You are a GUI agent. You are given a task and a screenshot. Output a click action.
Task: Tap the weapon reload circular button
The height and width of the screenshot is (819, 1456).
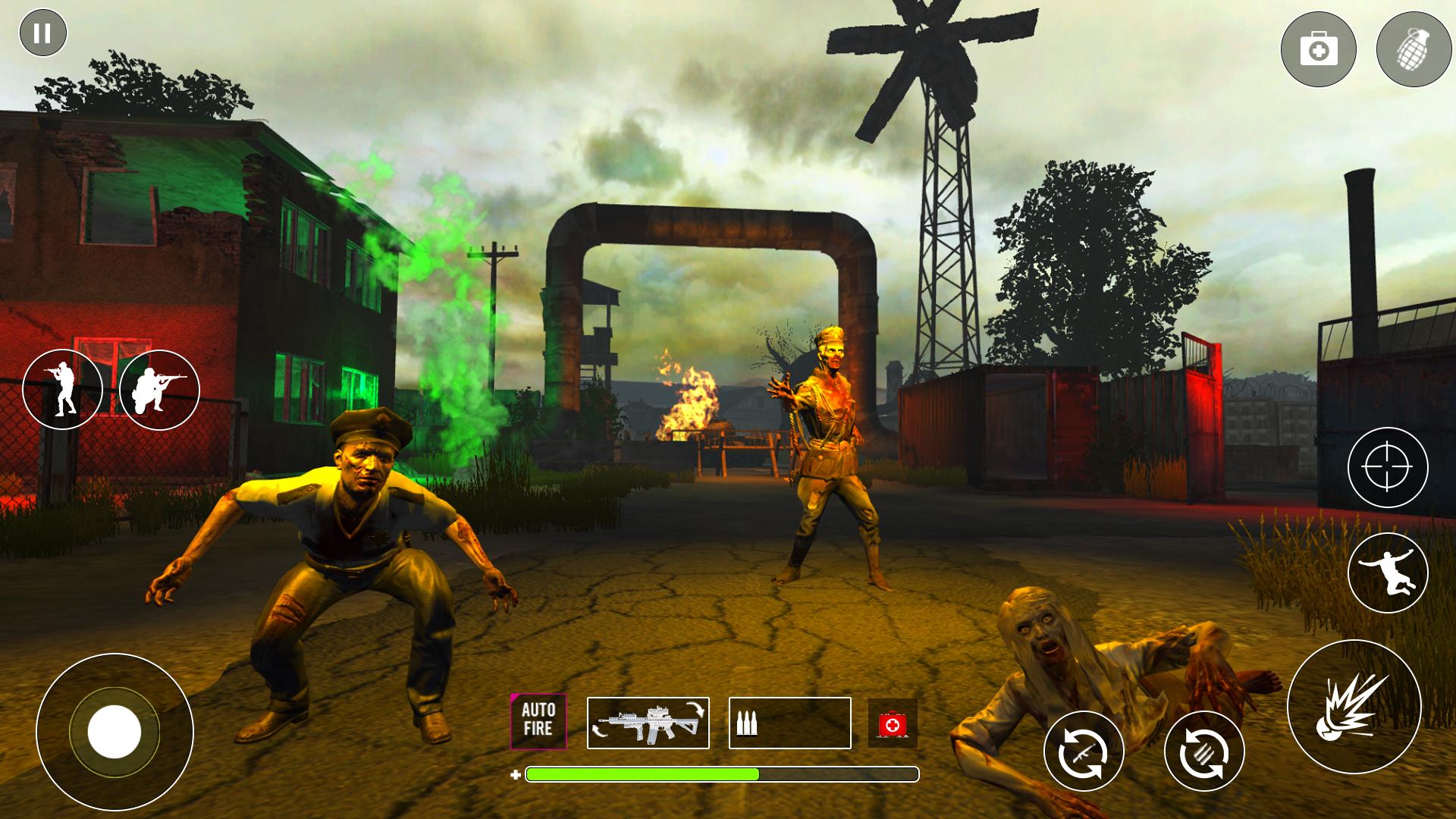tap(1083, 749)
